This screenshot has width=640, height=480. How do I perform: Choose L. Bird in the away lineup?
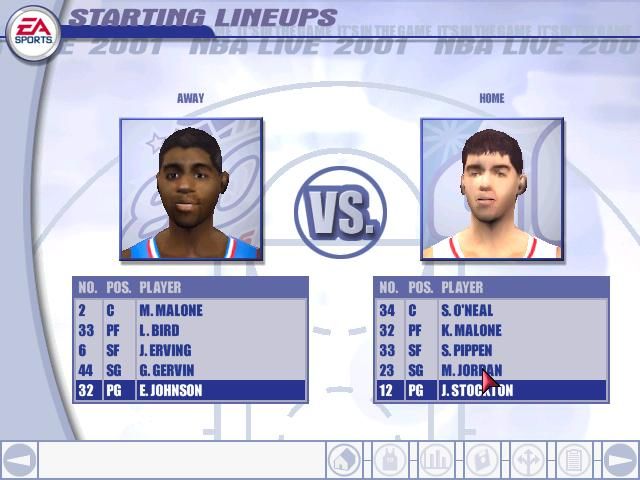click(x=190, y=330)
